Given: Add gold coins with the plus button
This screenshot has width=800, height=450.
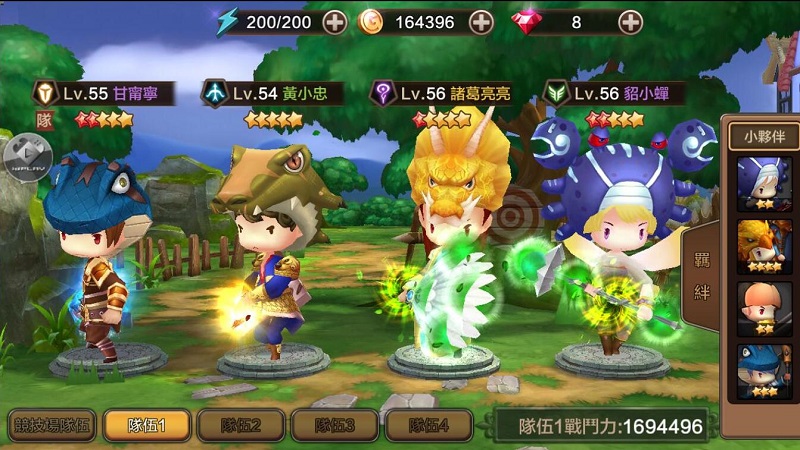Looking at the screenshot, I should [481, 22].
